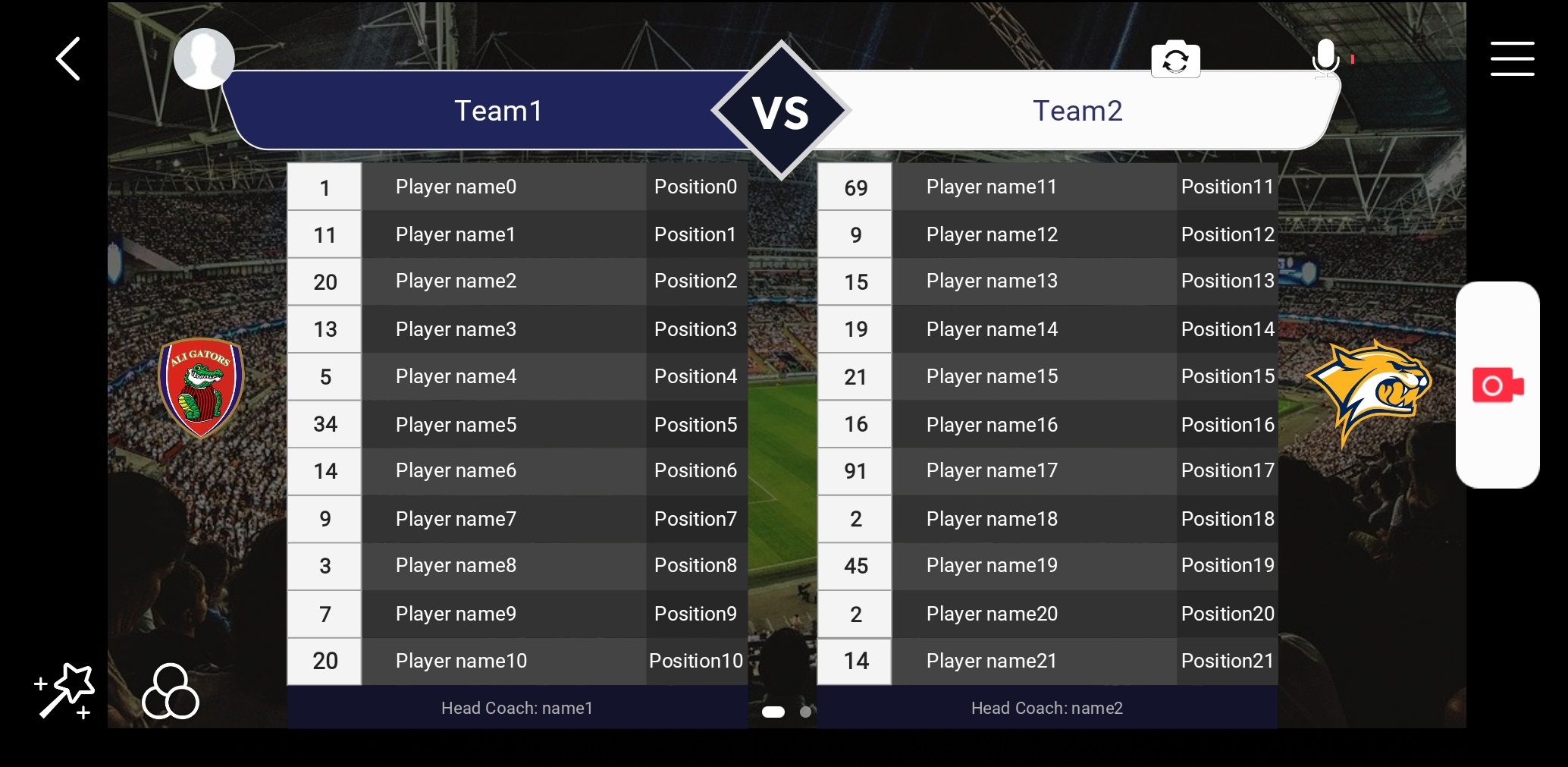Select the Team1 roster header
Screen dimensions: 1568x767
pyautogui.click(x=498, y=111)
